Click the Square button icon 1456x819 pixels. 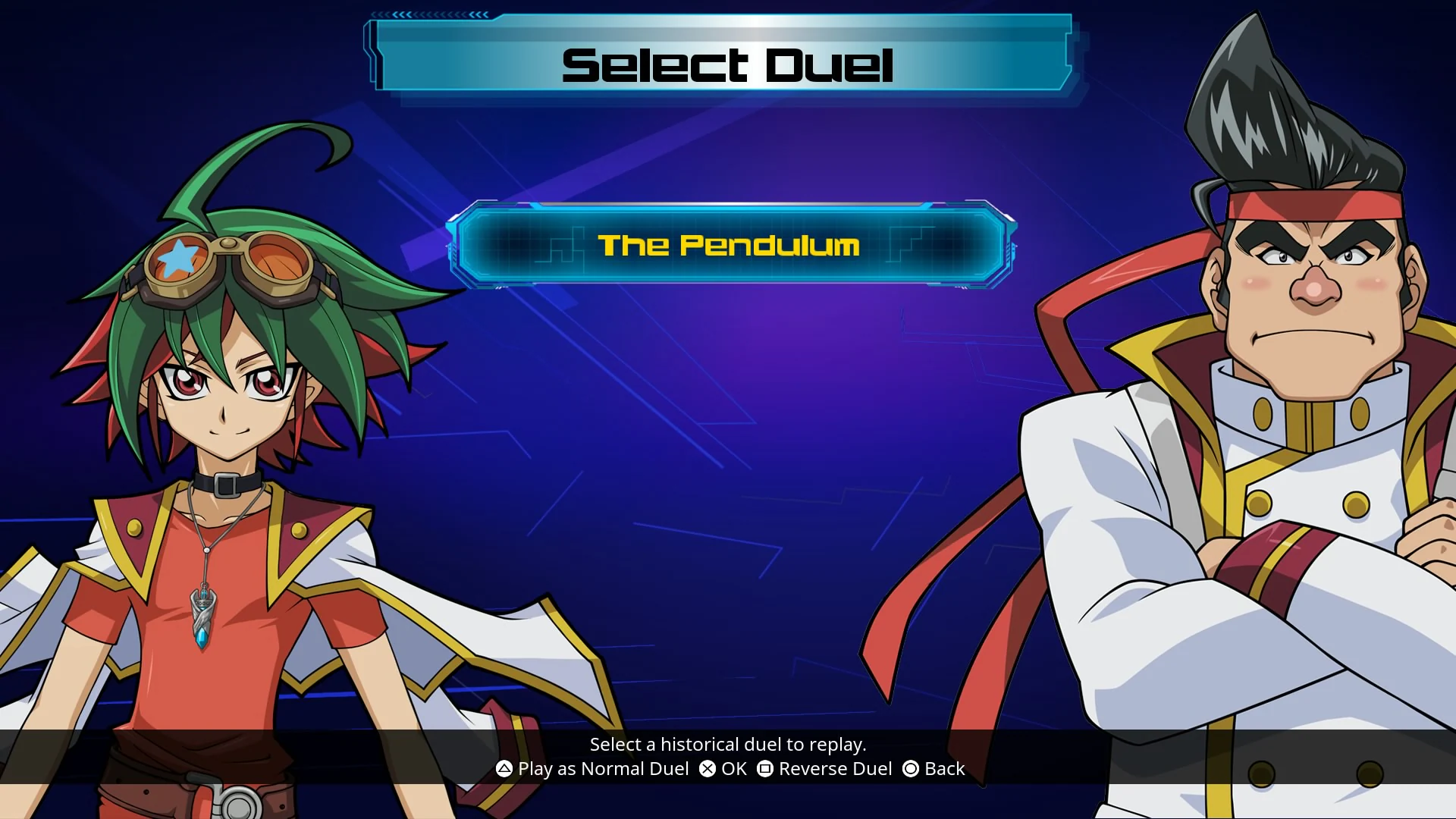(766, 769)
